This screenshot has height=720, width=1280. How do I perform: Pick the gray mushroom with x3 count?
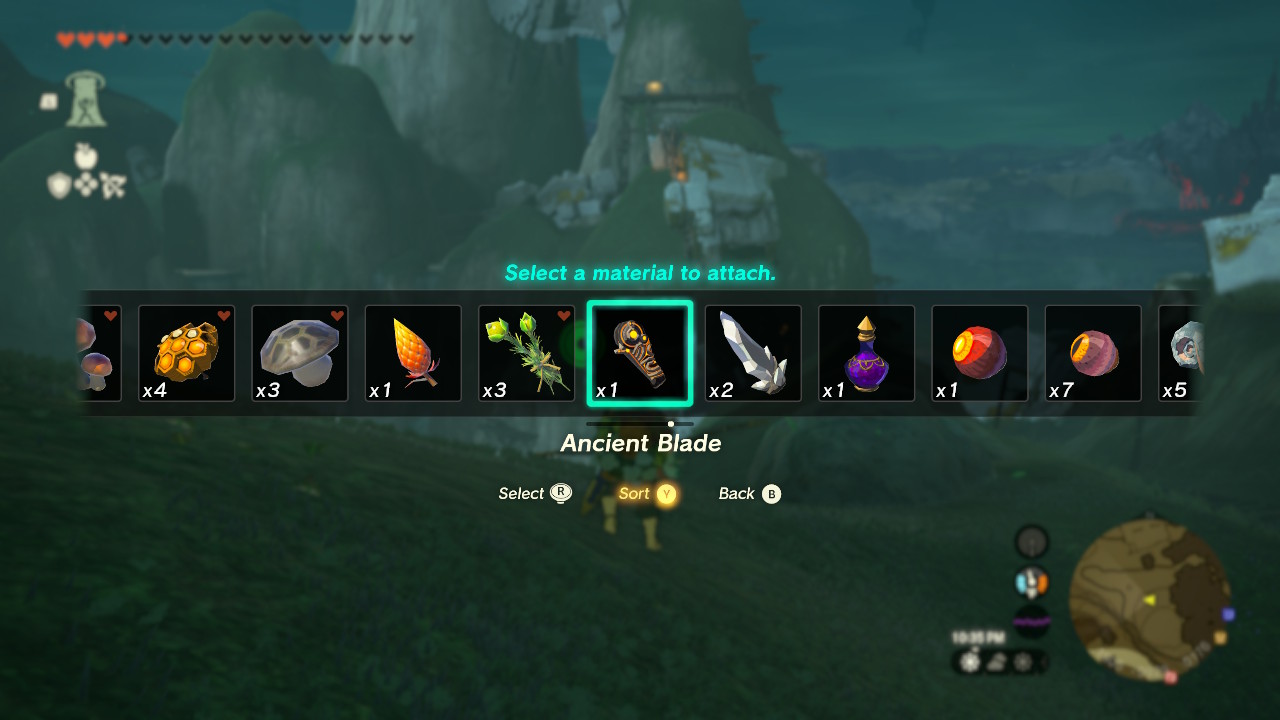tap(299, 353)
